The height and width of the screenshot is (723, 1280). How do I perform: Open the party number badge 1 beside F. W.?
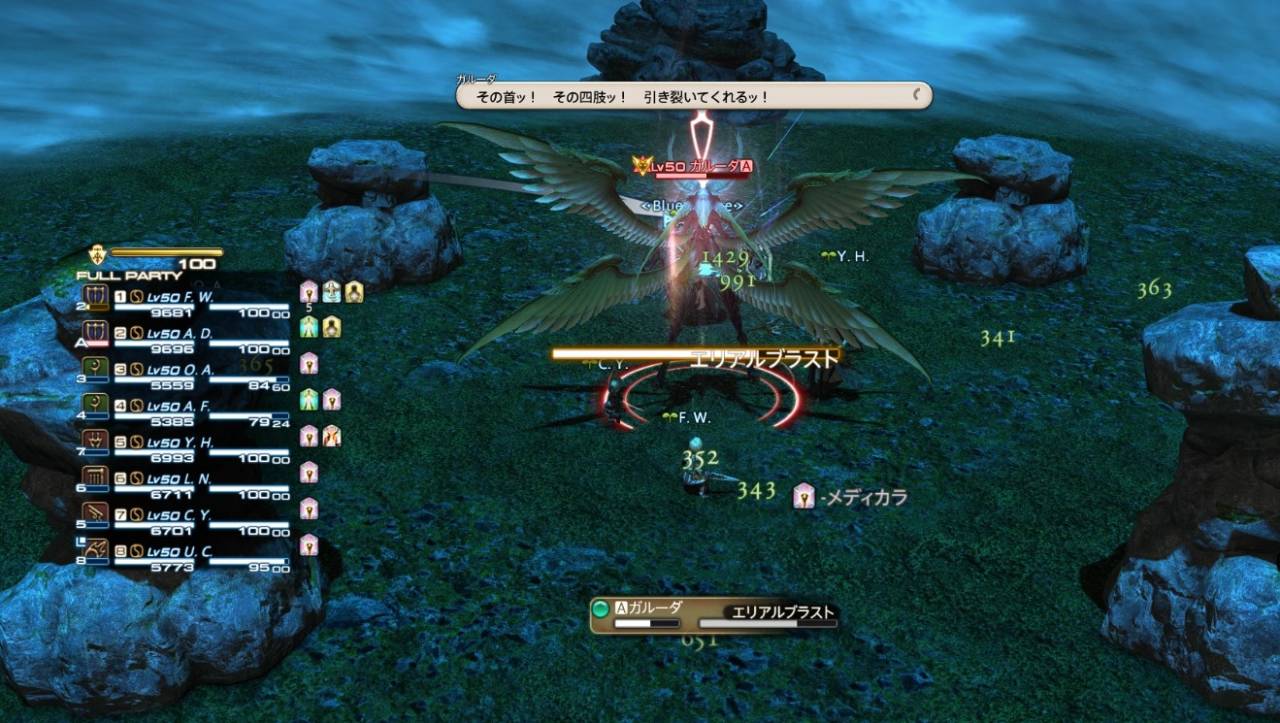[120, 297]
